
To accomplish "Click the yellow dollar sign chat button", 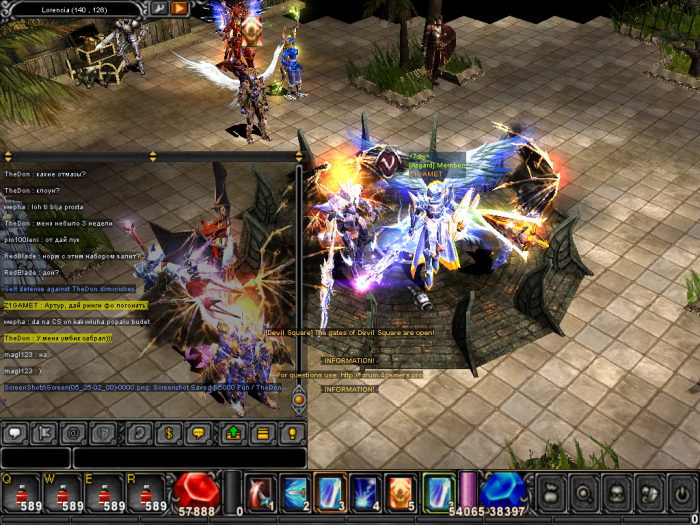I will pyautogui.click(x=169, y=434).
